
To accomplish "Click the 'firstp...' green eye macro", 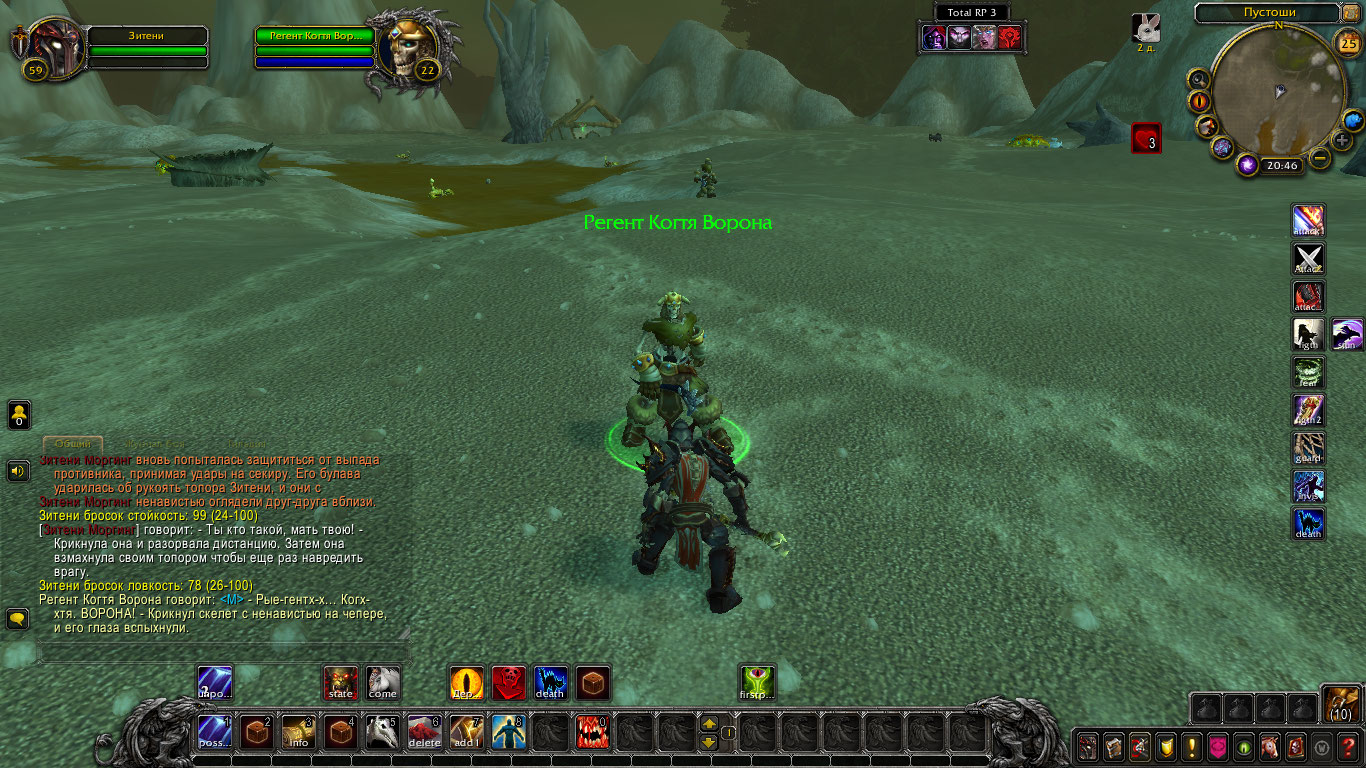I will point(757,683).
